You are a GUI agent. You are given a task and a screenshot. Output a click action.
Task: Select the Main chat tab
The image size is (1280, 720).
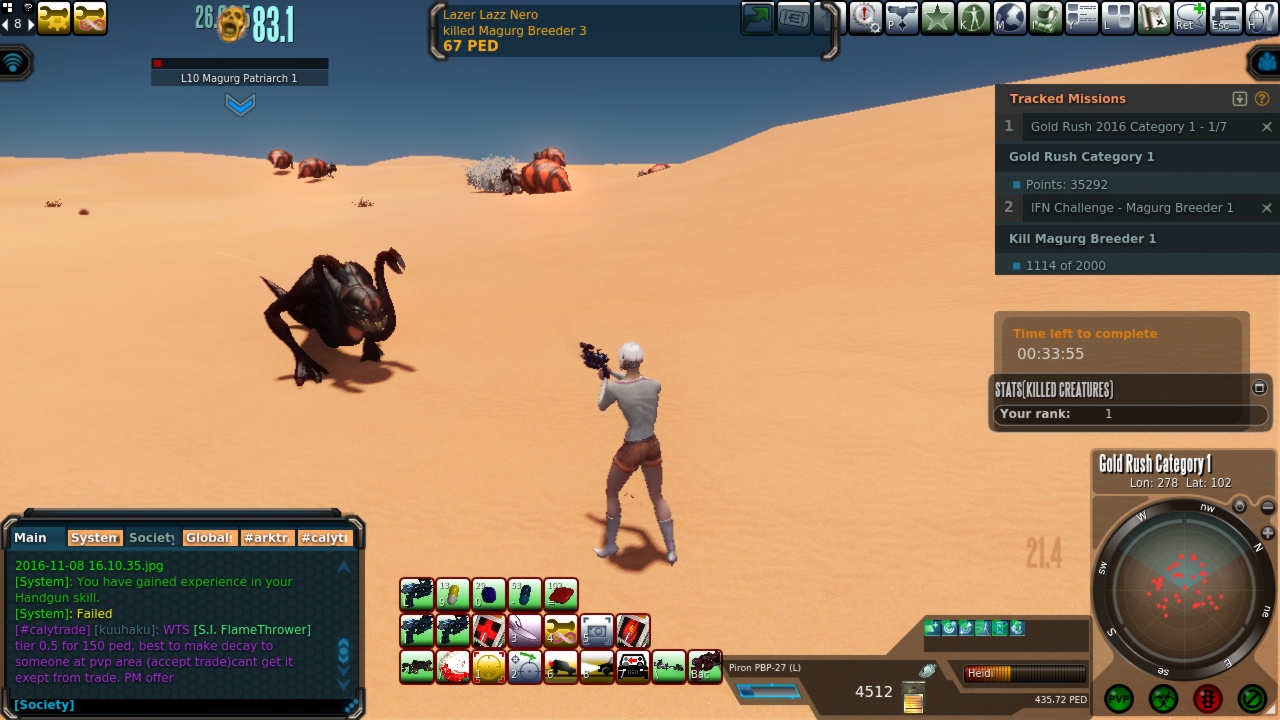click(31, 538)
